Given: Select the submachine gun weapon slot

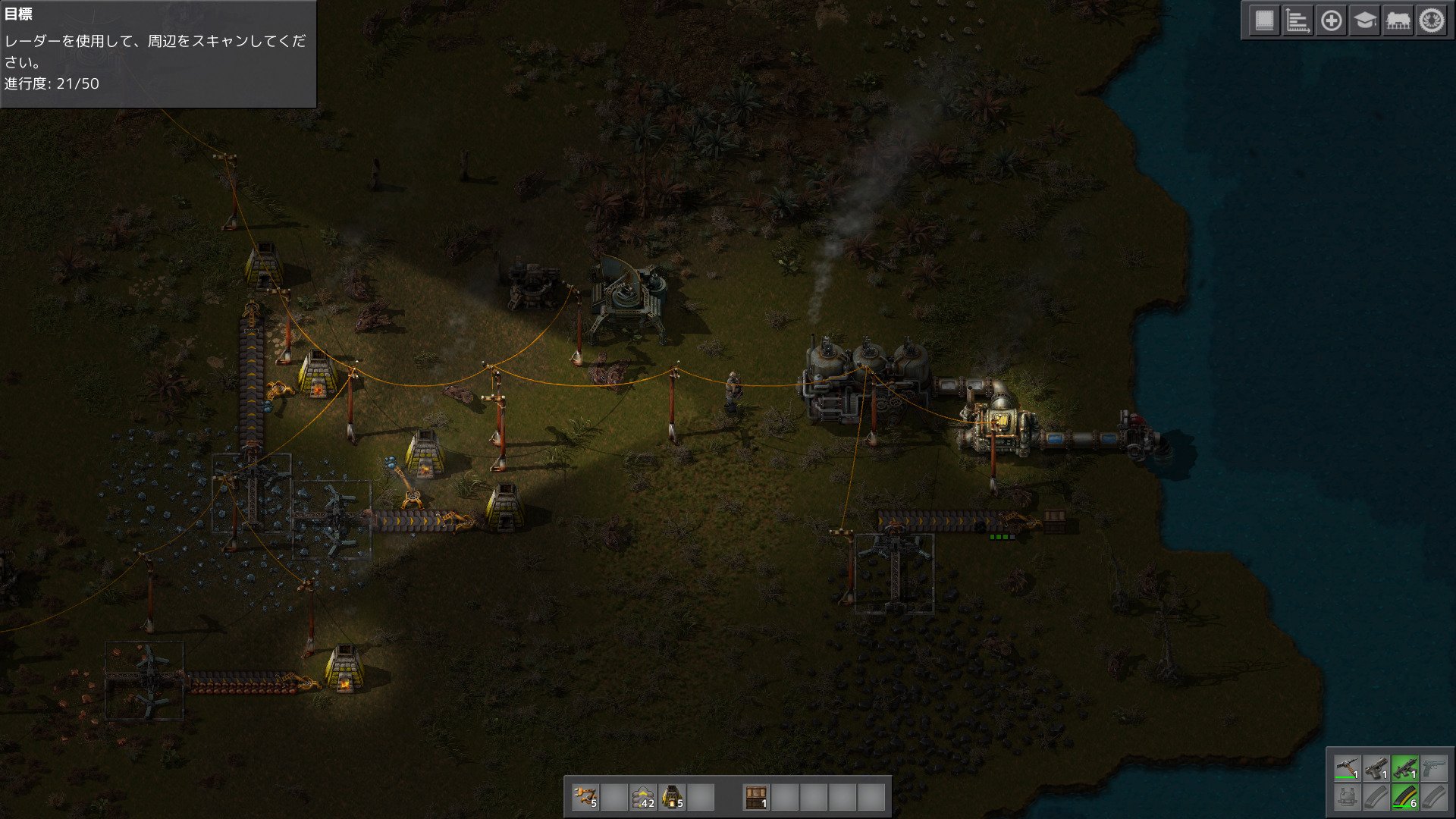Looking at the screenshot, I should 1405,768.
